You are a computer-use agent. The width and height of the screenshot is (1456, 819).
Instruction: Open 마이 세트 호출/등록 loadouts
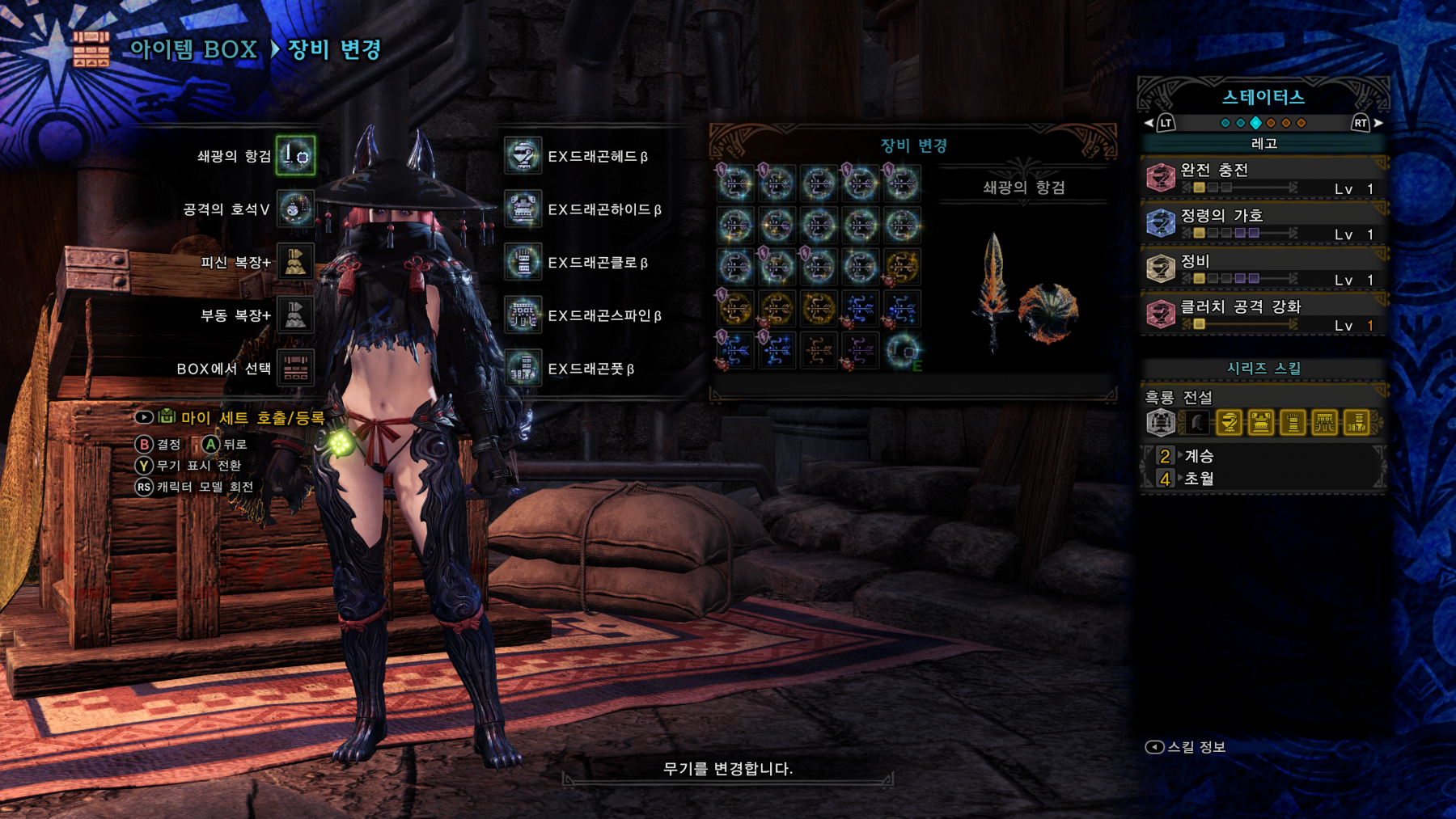(x=252, y=418)
